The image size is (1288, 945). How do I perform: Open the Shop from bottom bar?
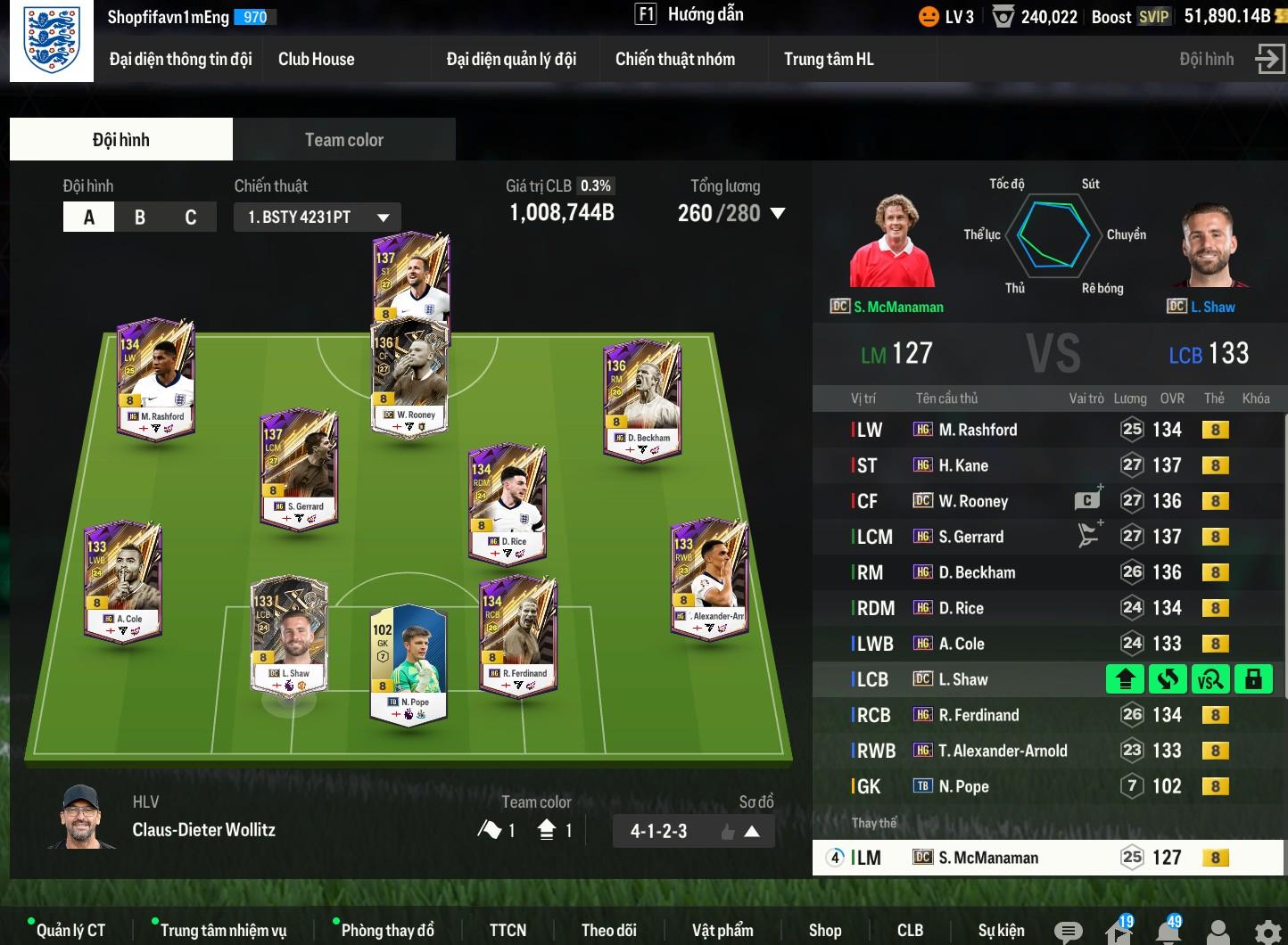coord(825,930)
